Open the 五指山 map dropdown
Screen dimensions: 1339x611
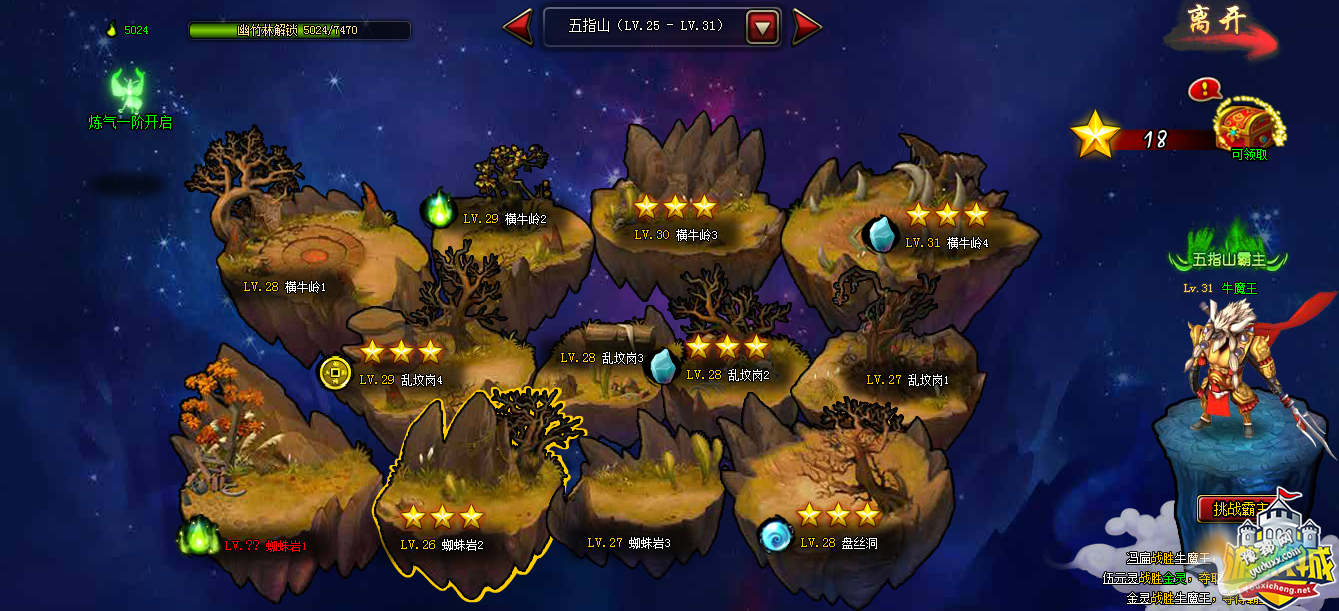pyautogui.click(x=763, y=27)
